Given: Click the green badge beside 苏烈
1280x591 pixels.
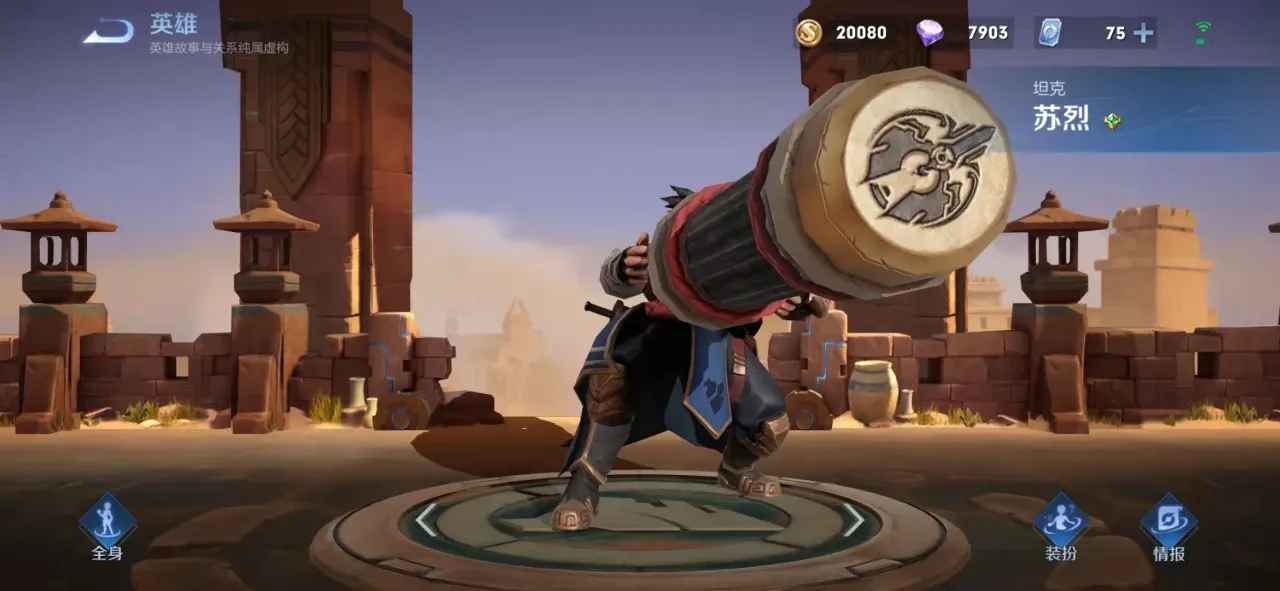Looking at the screenshot, I should (1112, 121).
